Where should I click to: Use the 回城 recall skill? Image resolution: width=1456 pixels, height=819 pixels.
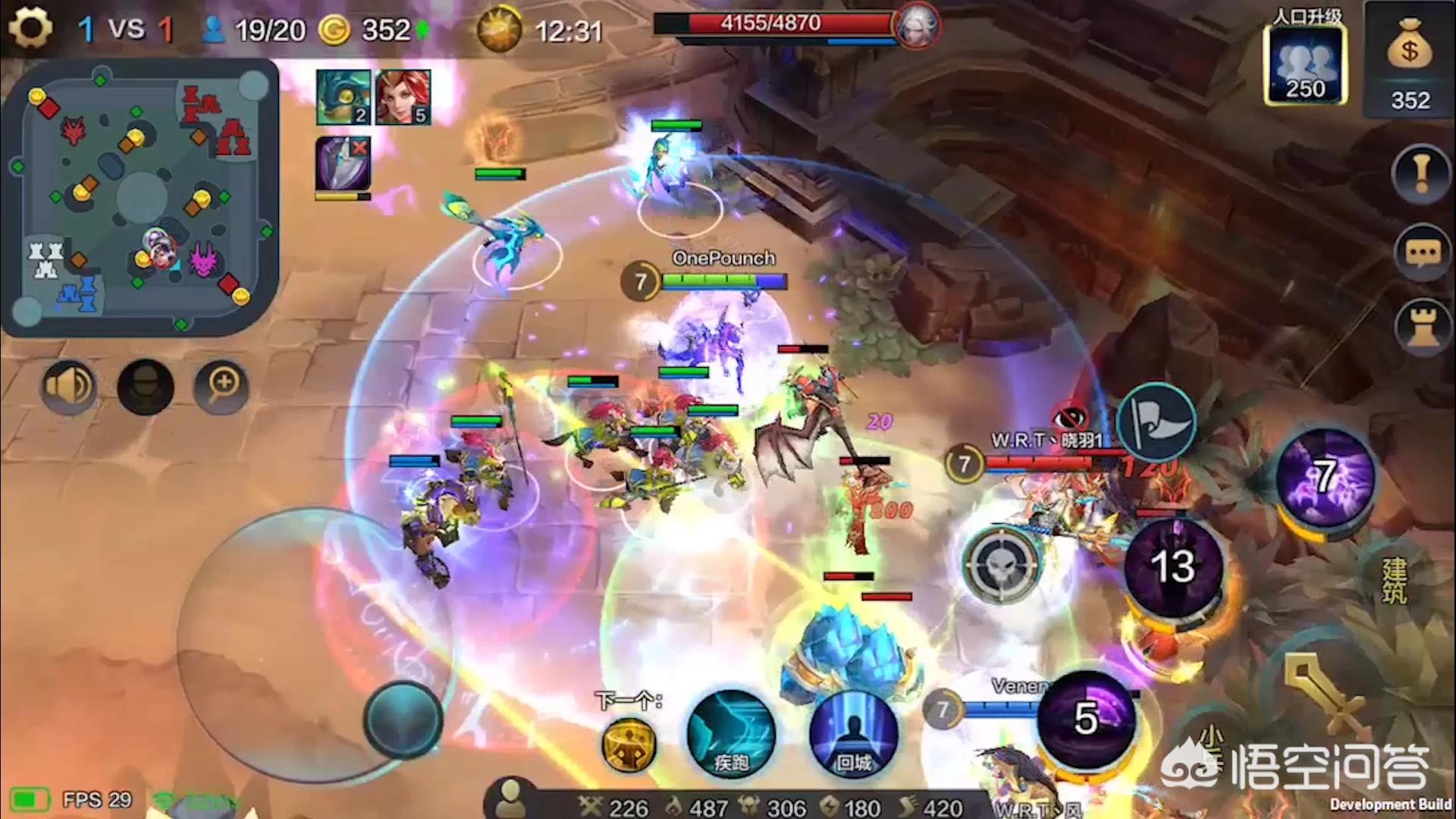(853, 734)
